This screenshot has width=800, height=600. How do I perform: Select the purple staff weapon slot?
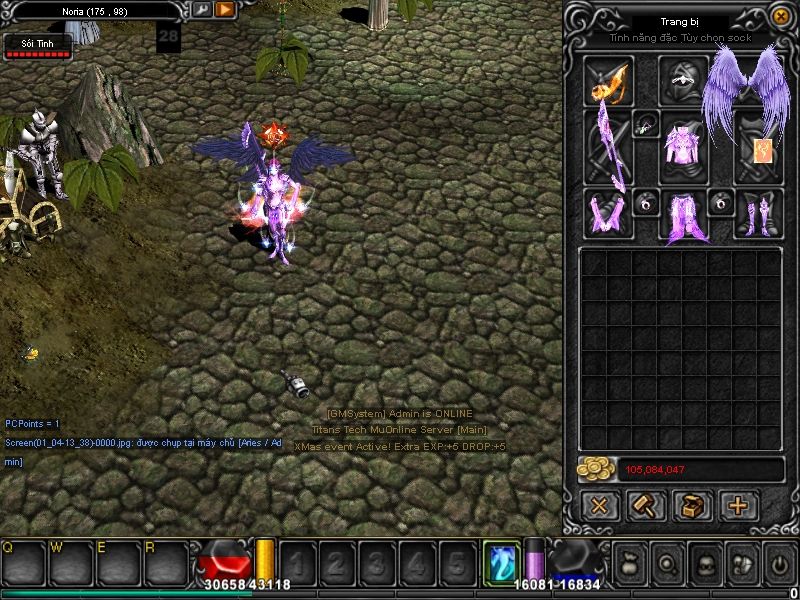point(608,147)
